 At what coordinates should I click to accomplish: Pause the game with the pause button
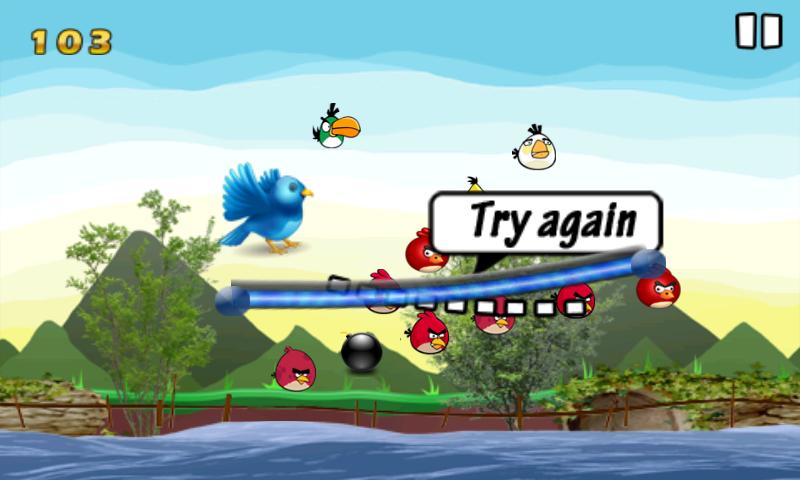[758, 31]
